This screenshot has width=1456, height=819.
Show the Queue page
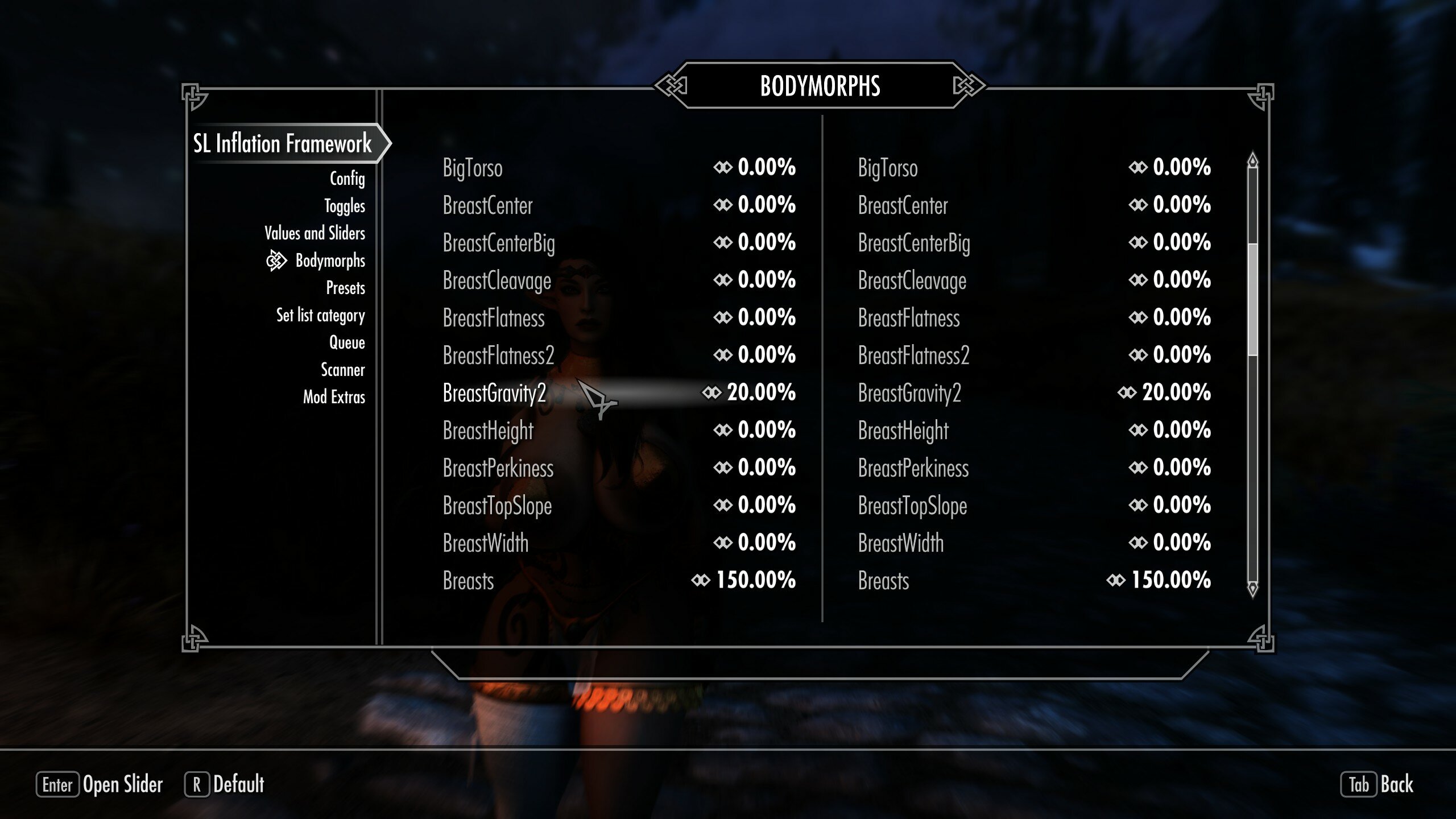tap(347, 342)
